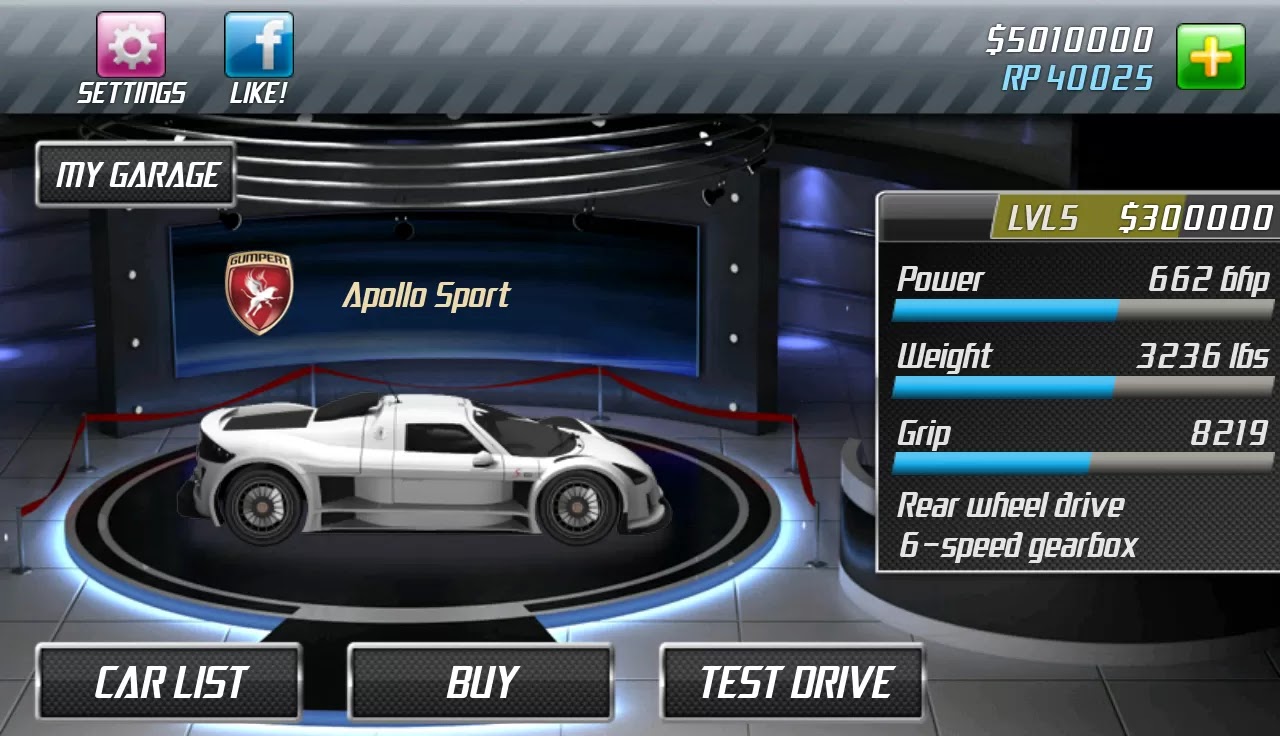Start a Test Drive
1280x736 pixels.
(793, 683)
